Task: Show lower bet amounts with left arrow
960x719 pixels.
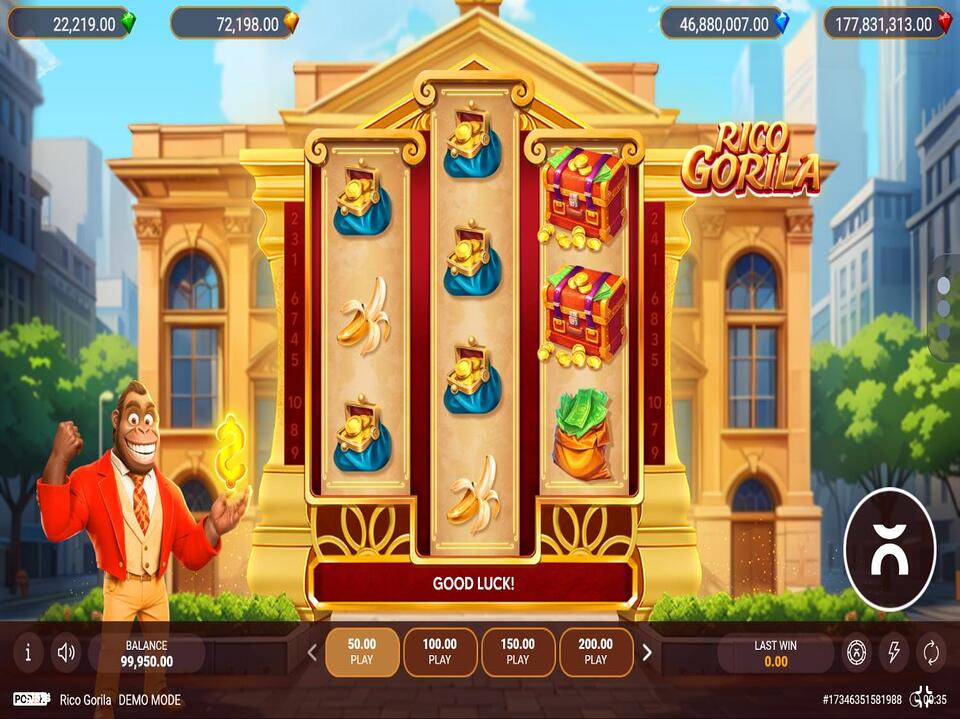Action: click(x=312, y=653)
